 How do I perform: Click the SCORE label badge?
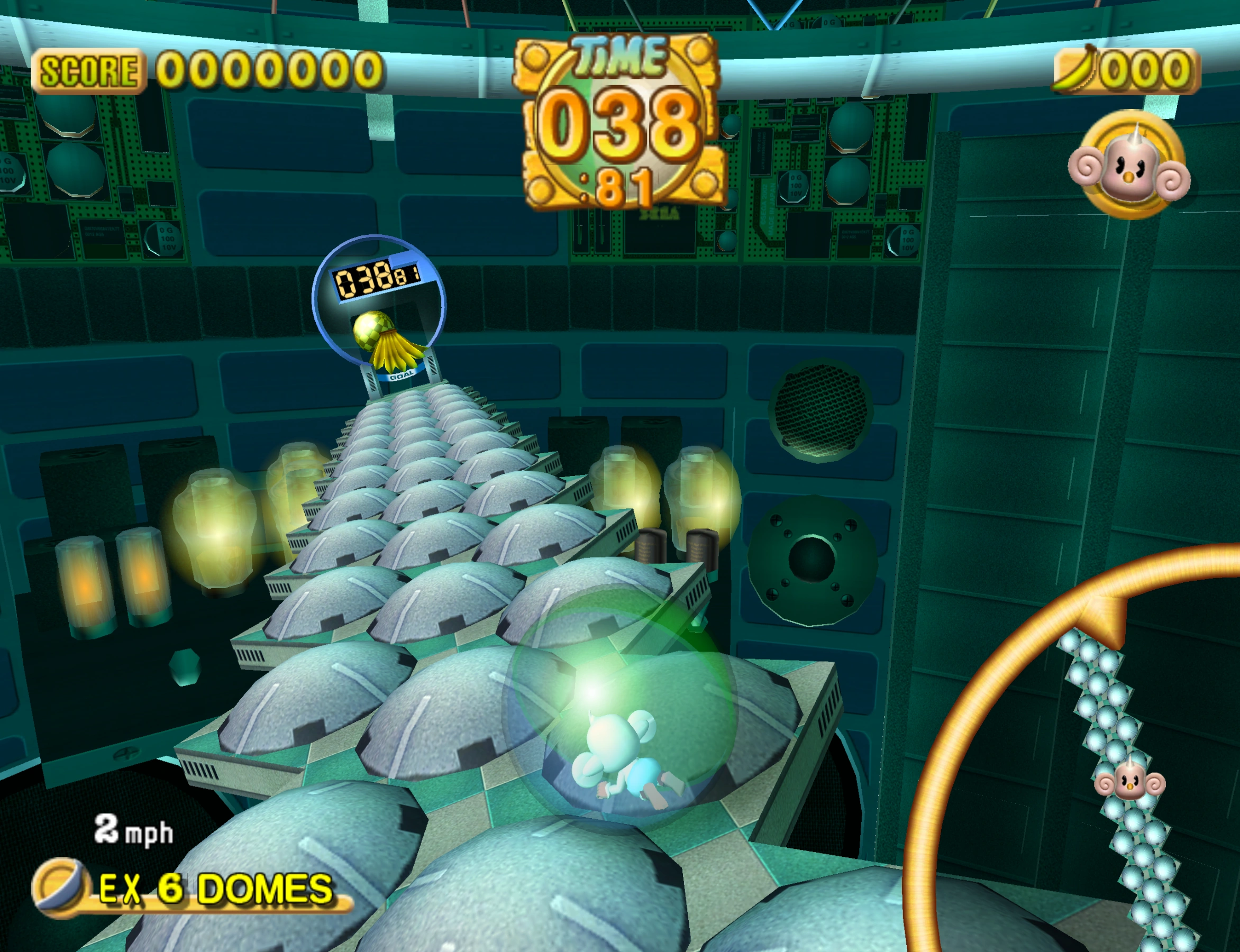pyautogui.click(x=88, y=70)
